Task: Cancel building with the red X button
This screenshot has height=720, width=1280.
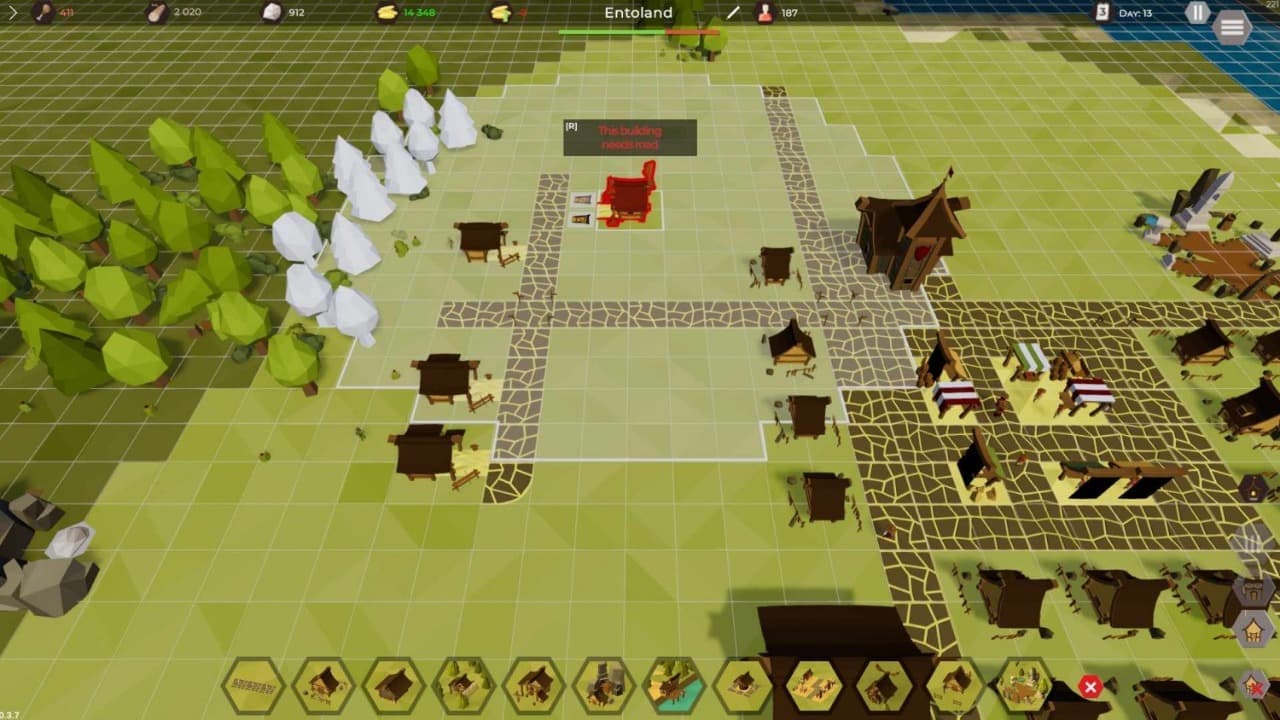Action: tap(1090, 687)
